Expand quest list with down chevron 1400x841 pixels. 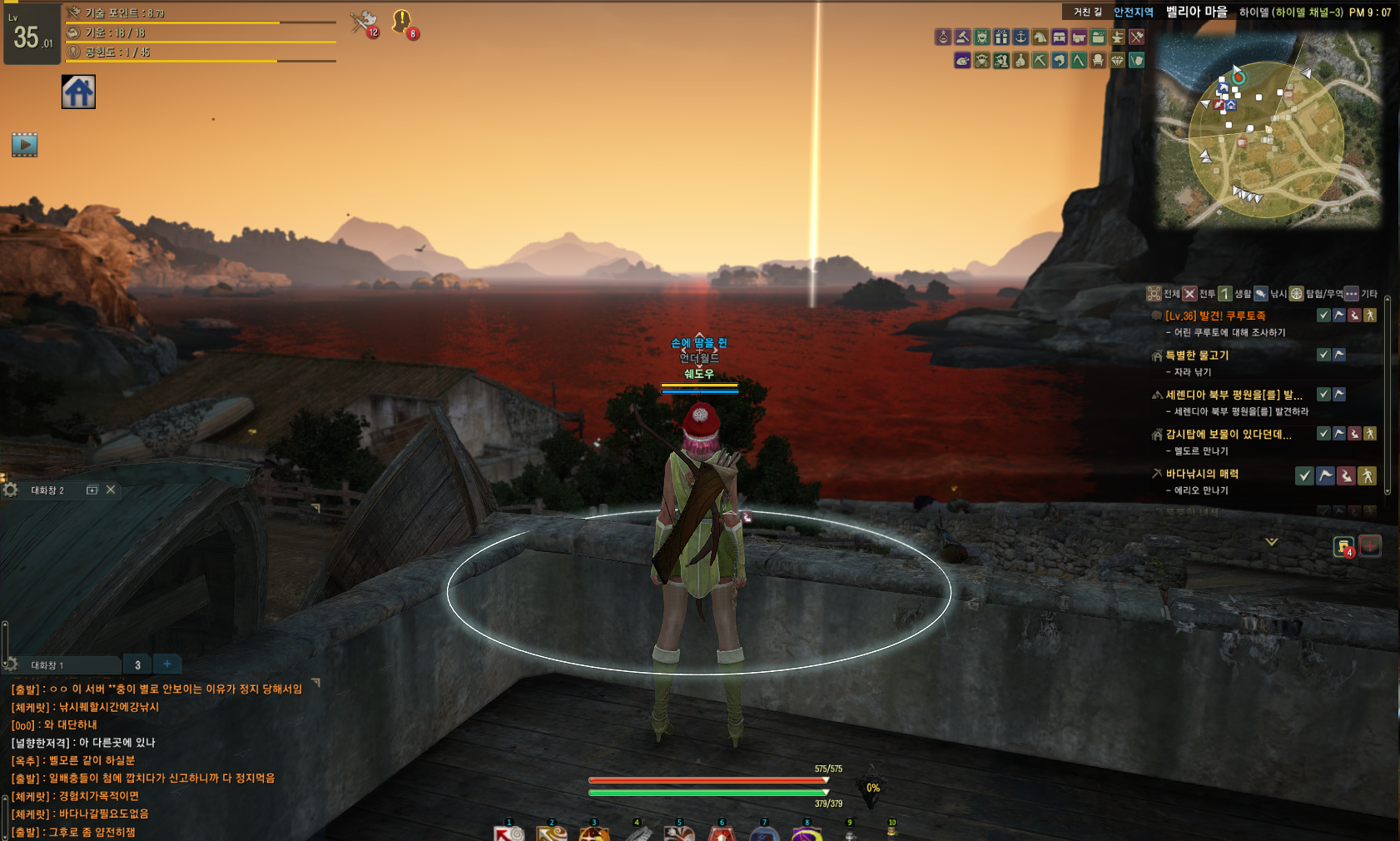[1272, 542]
